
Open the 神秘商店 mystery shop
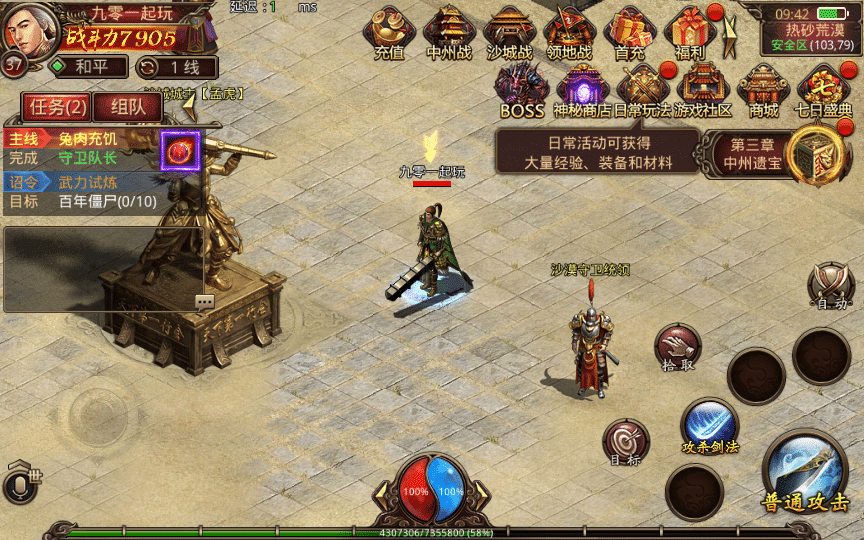pyautogui.click(x=583, y=88)
